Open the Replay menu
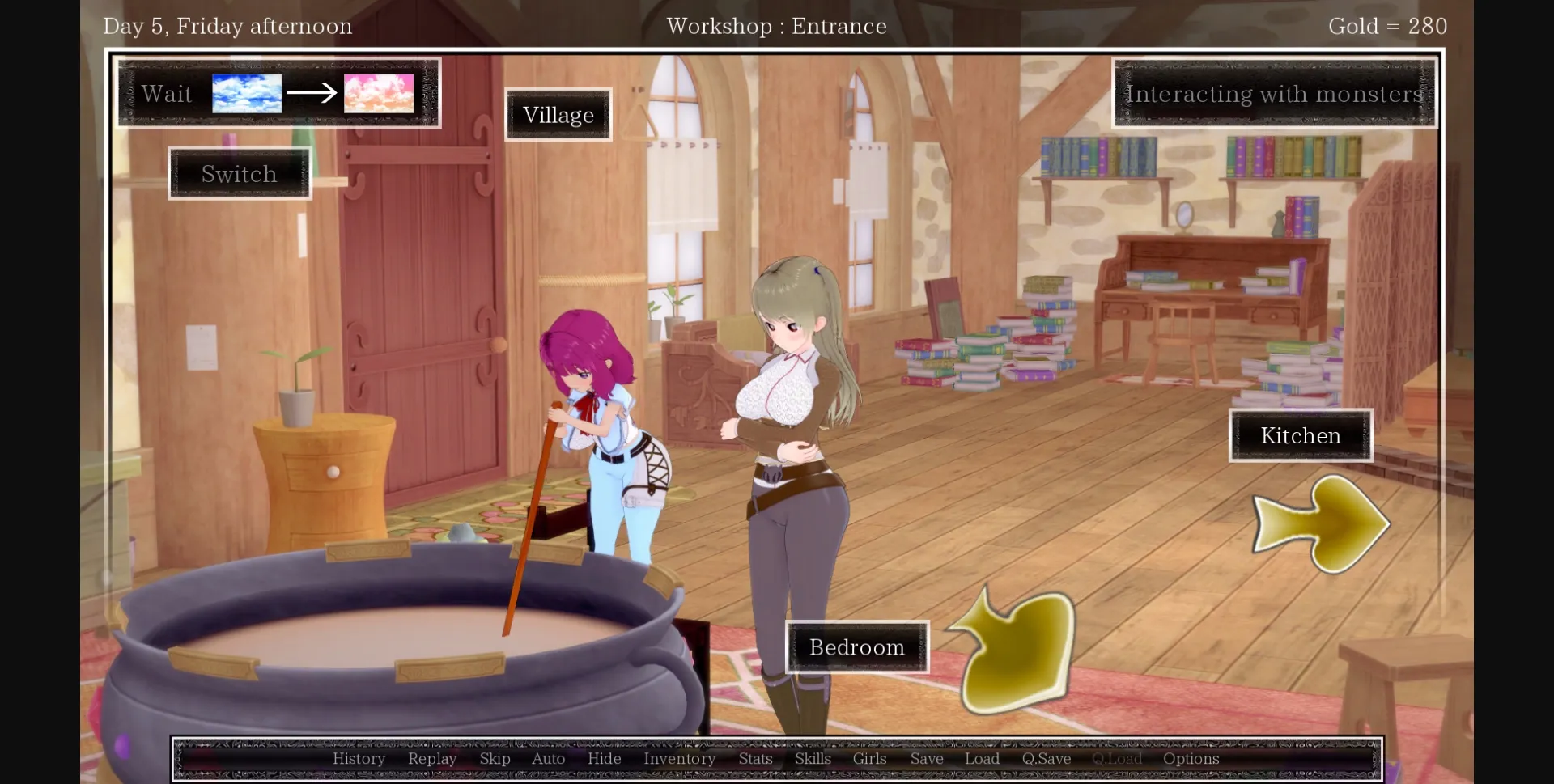Screen dimensions: 1554x784 432,758
